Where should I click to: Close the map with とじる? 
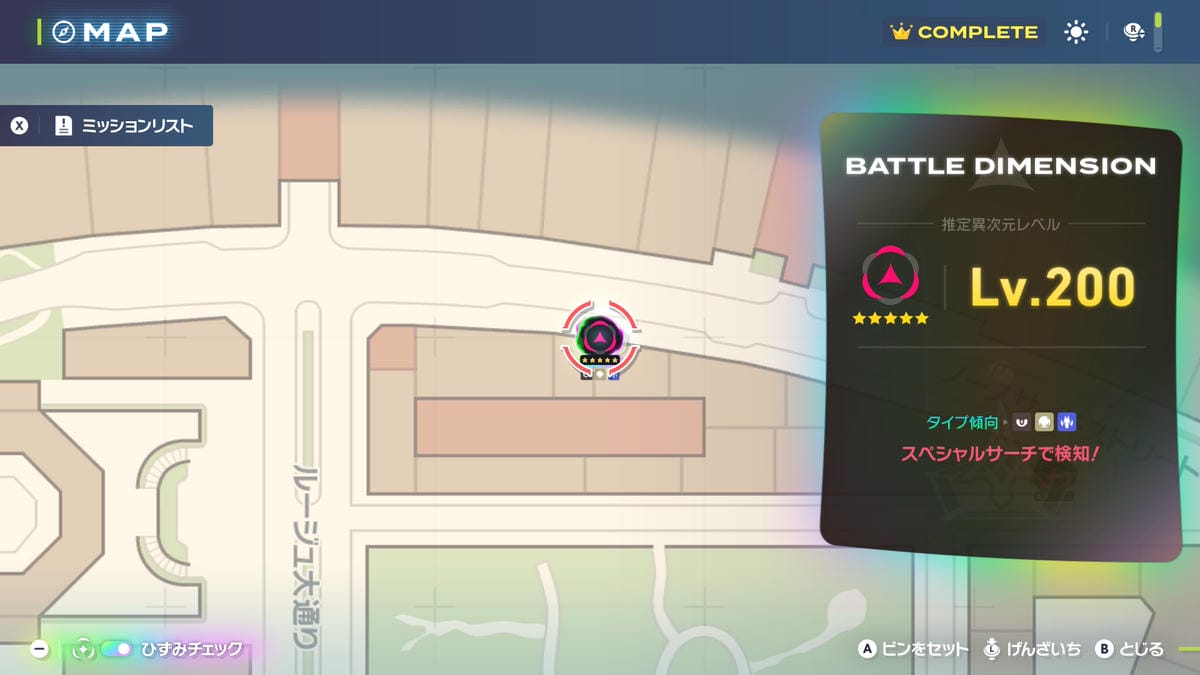pos(1130,649)
